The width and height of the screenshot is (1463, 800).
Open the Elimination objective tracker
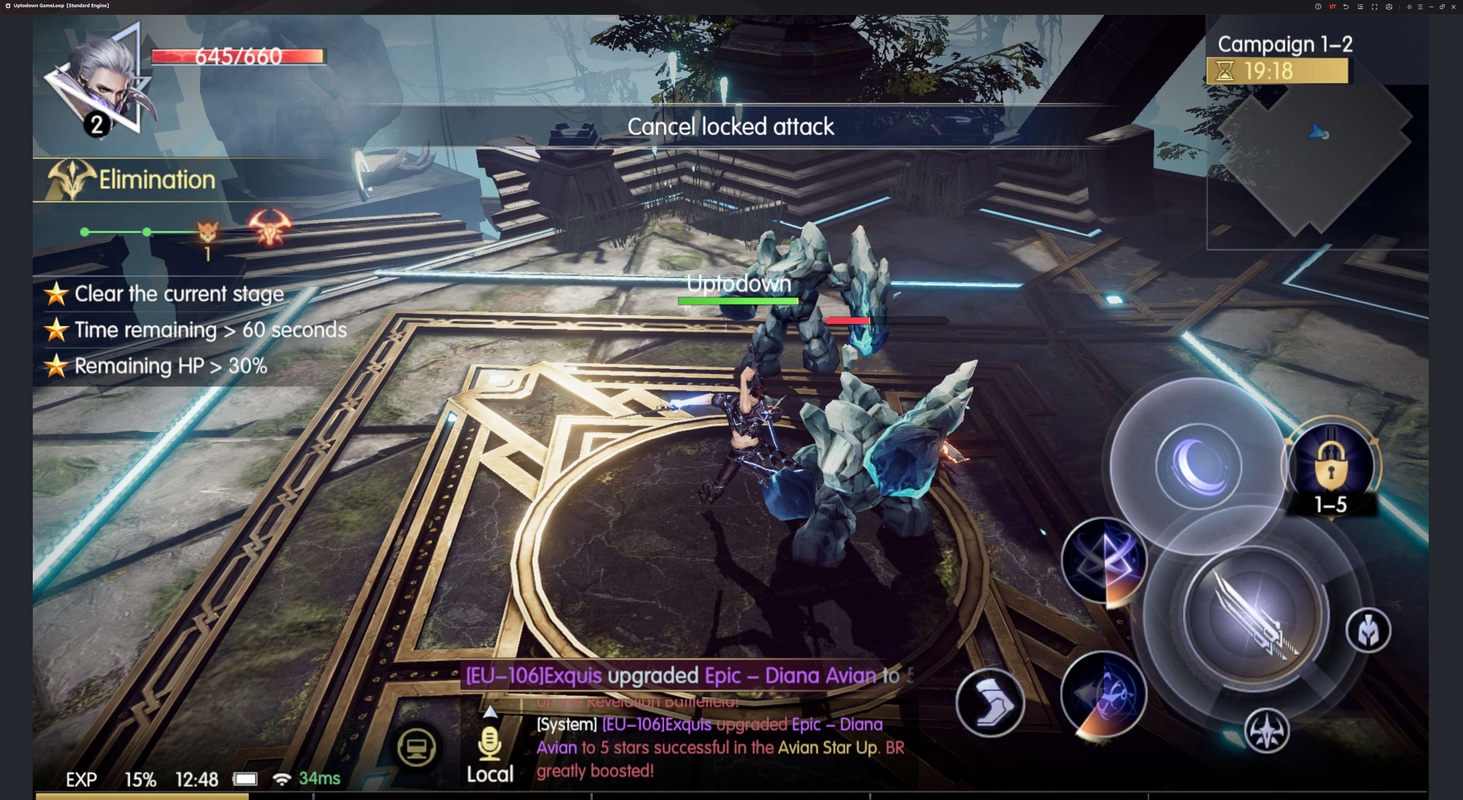(x=156, y=180)
